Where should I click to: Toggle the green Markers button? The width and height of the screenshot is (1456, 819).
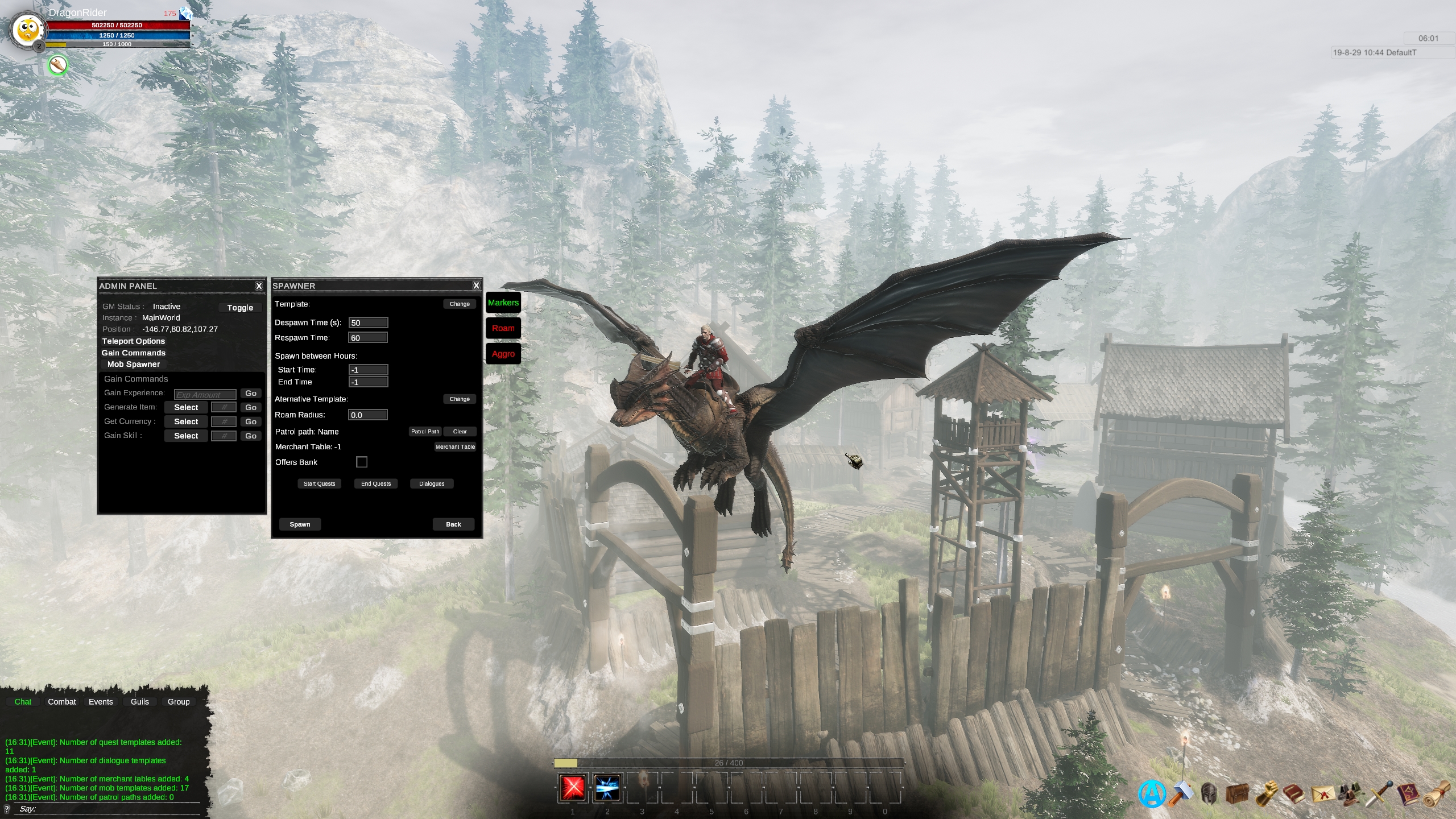(503, 303)
